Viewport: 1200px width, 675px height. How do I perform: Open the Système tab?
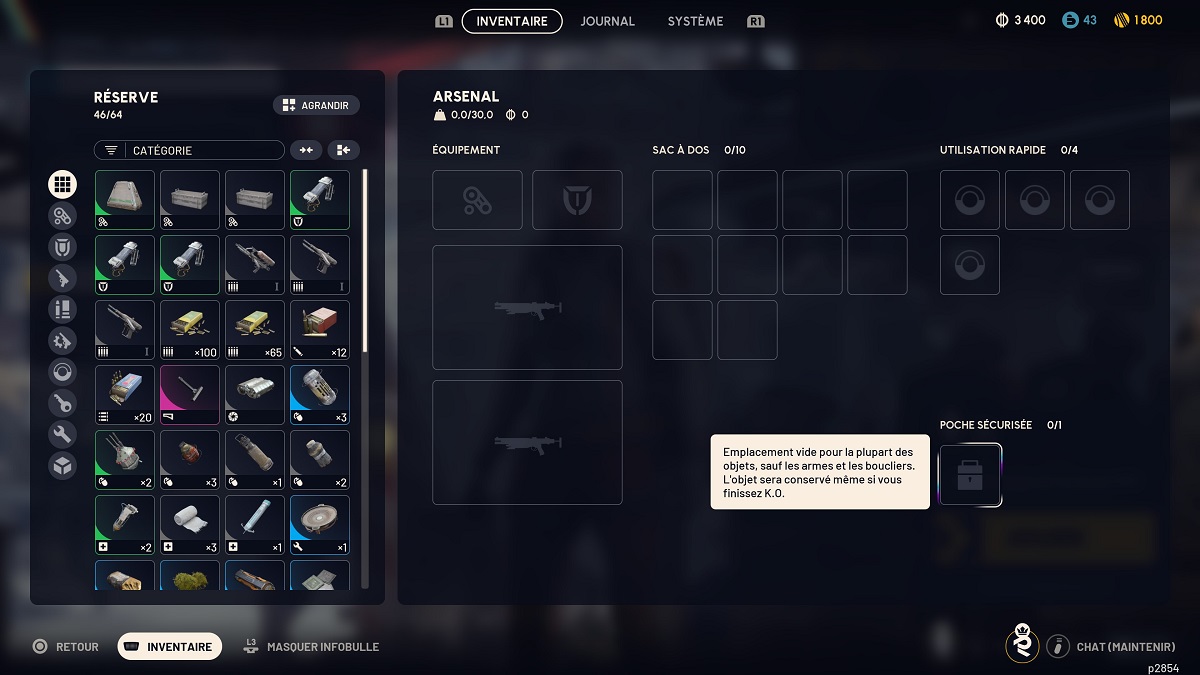click(x=695, y=21)
